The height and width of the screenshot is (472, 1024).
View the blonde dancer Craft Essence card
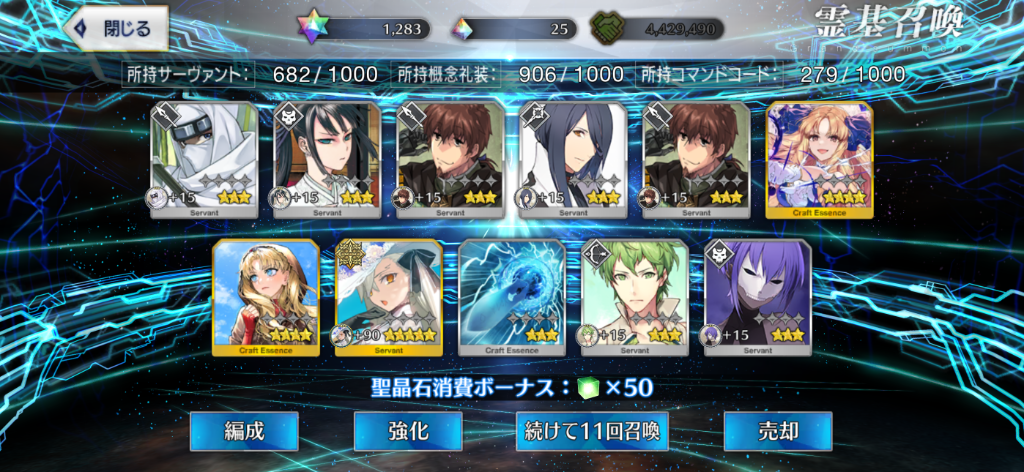[819, 160]
